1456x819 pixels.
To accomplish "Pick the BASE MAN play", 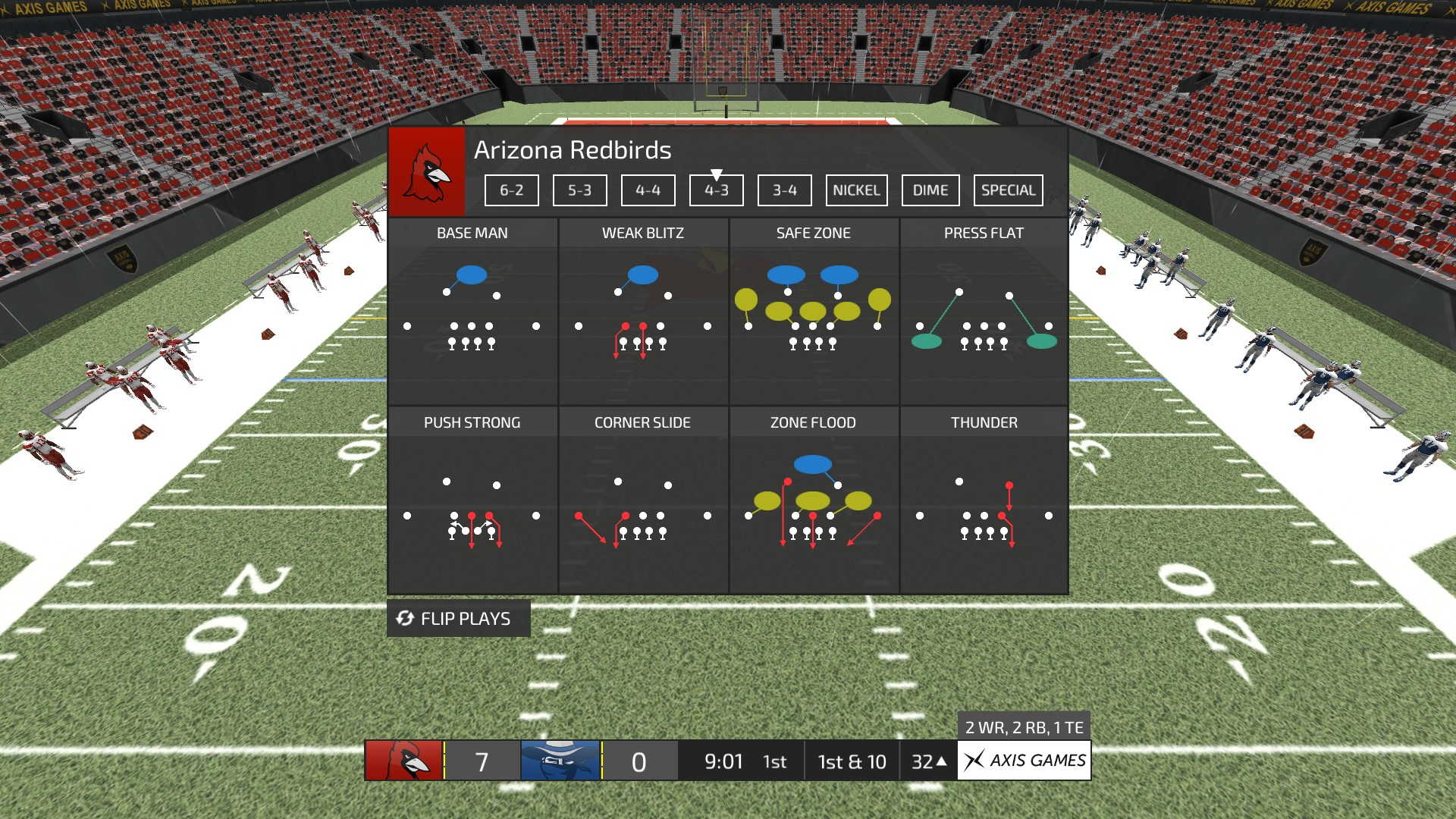I will pos(472,311).
